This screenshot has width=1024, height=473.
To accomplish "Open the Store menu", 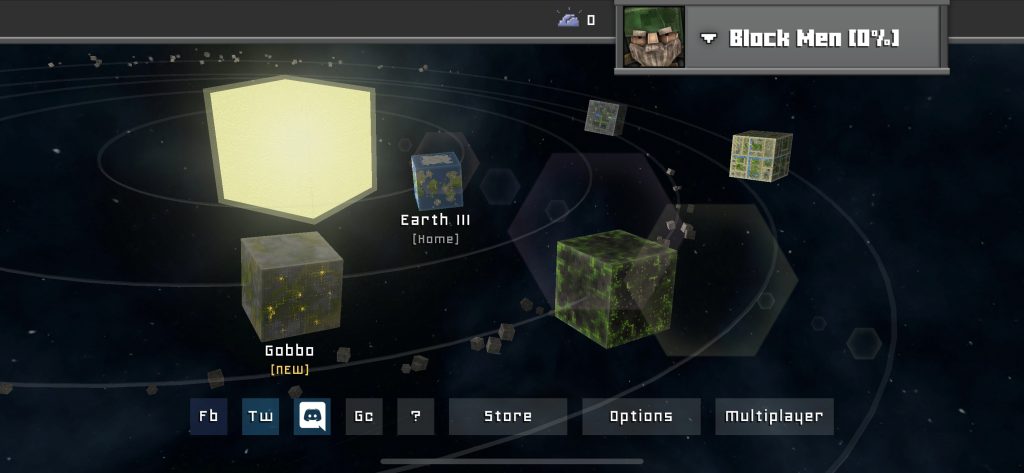I will pyautogui.click(x=508, y=416).
